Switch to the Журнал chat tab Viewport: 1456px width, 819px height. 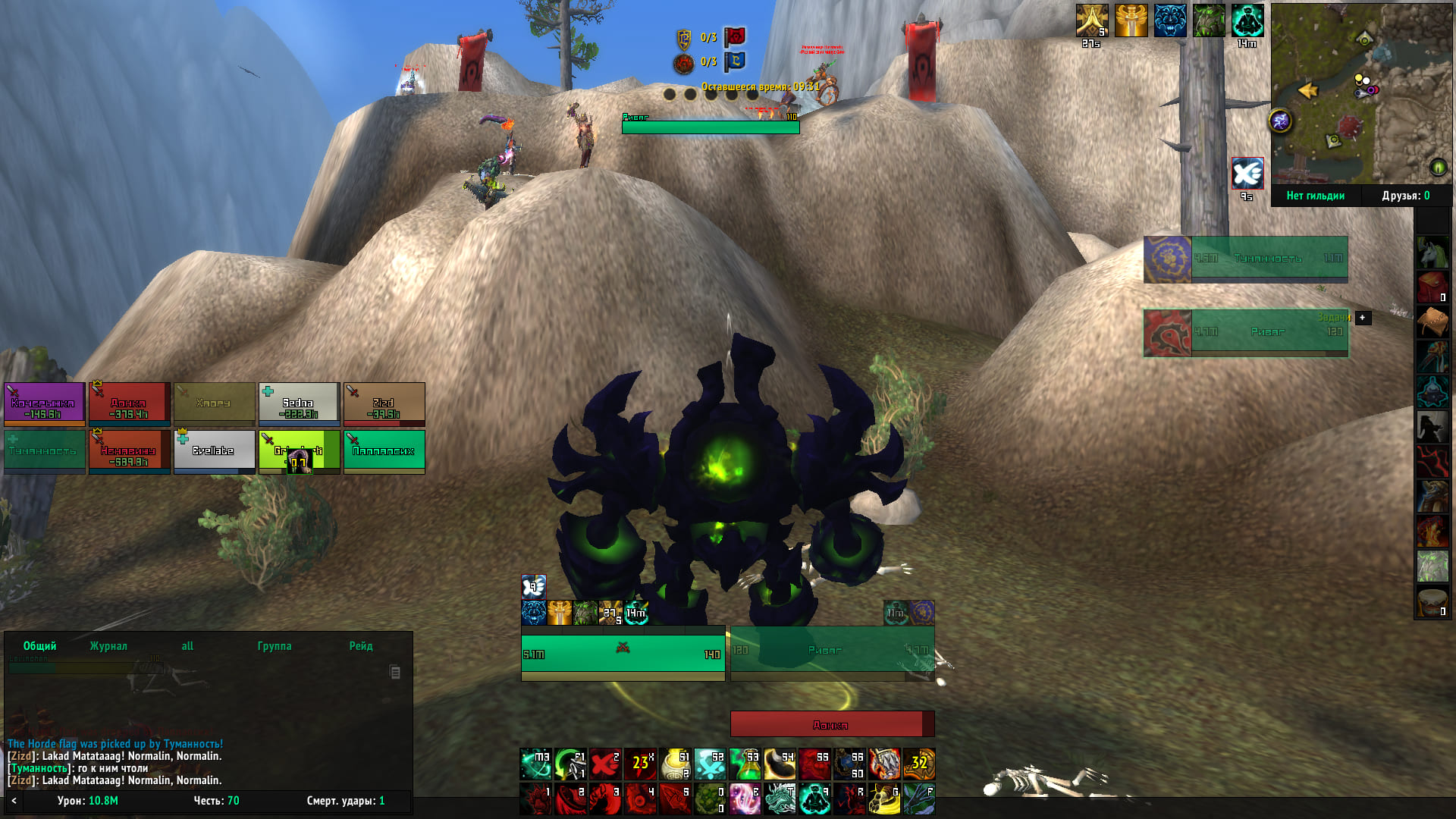click(108, 646)
